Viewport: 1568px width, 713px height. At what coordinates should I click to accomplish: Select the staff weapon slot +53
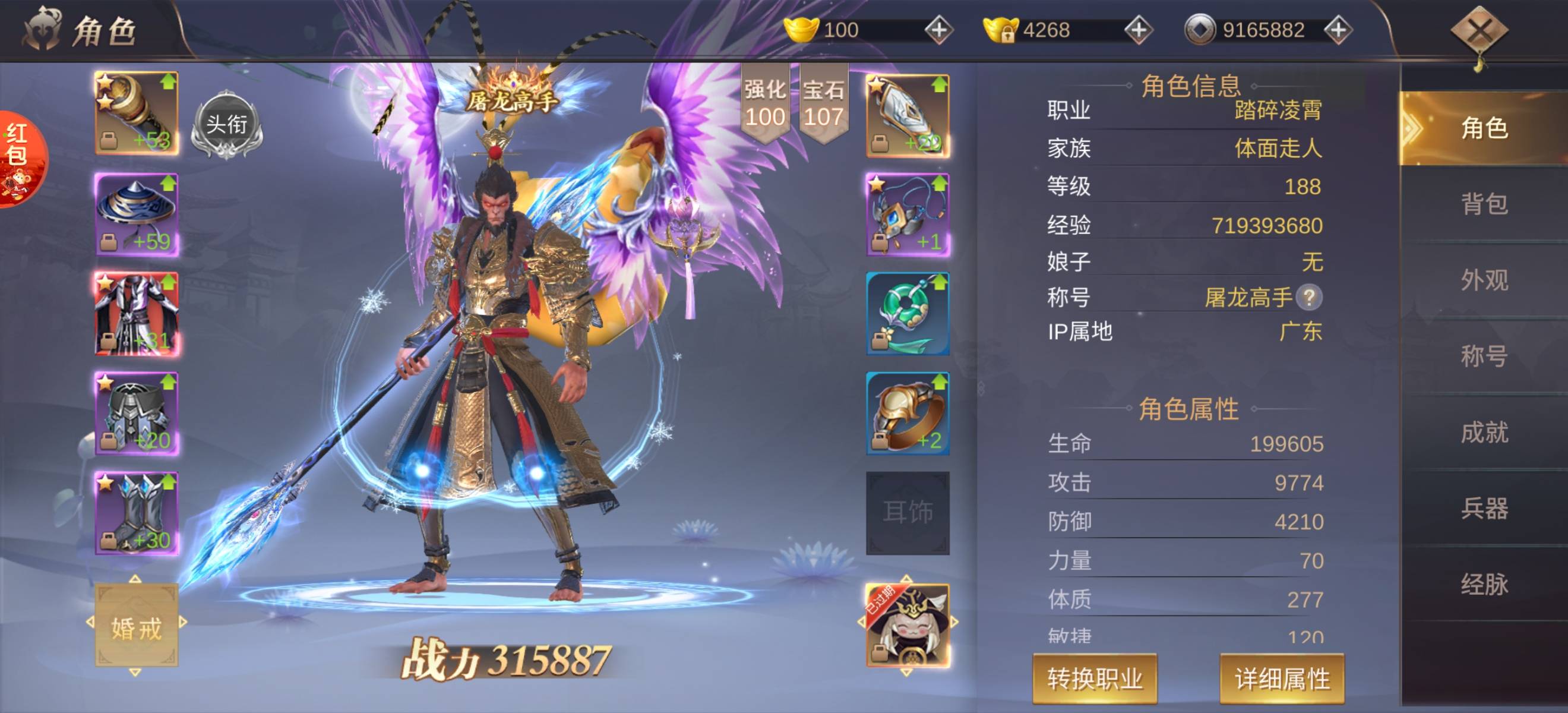click(137, 113)
